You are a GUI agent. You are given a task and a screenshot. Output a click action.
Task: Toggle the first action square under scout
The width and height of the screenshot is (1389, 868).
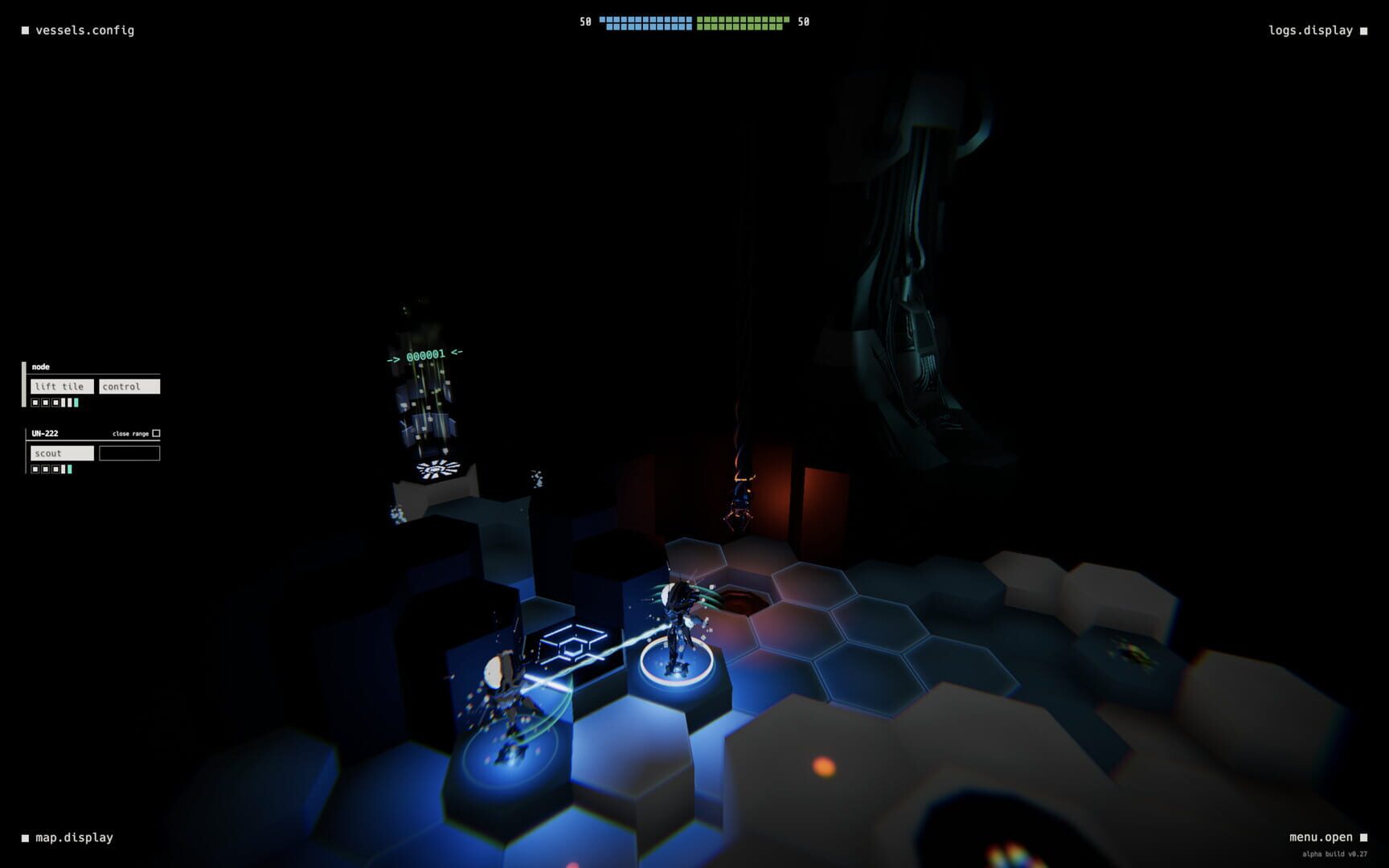coord(37,469)
